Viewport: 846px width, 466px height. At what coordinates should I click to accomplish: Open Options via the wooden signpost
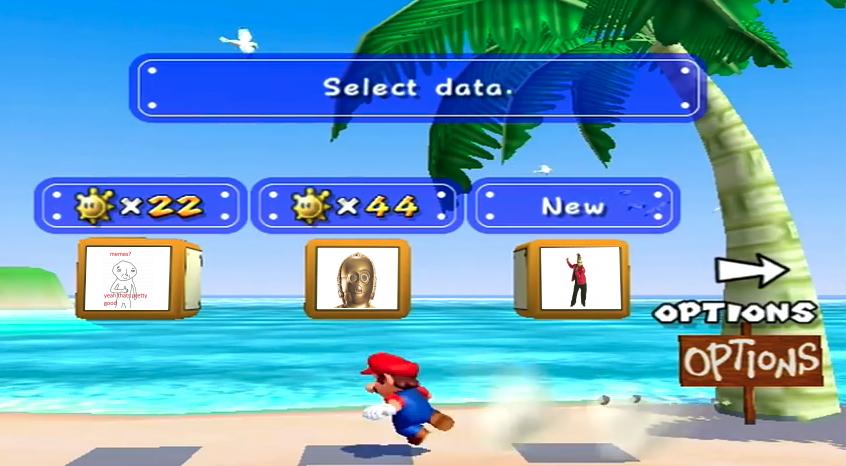pos(750,359)
